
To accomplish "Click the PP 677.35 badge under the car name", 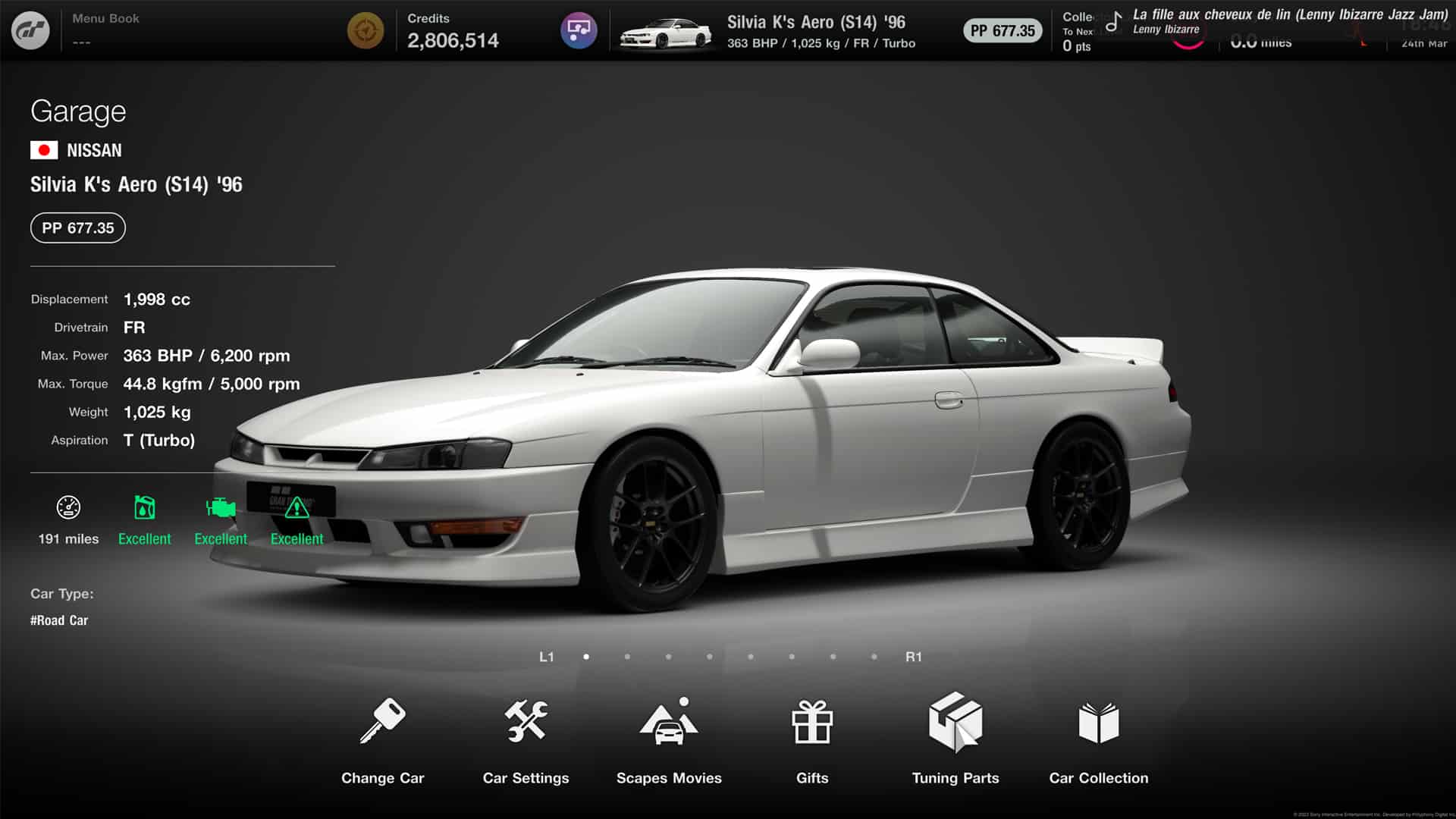I will pyautogui.click(x=77, y=227).
